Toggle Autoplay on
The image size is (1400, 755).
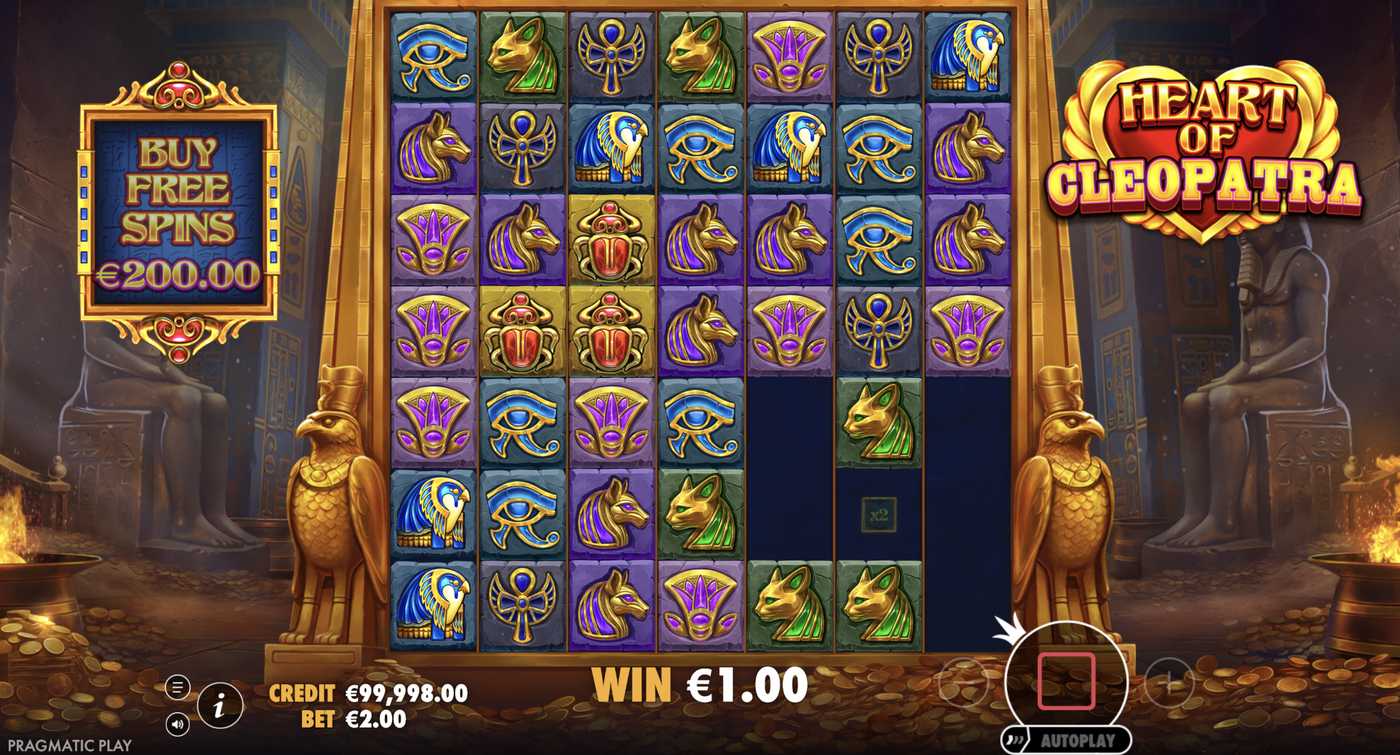(1080, 738)
